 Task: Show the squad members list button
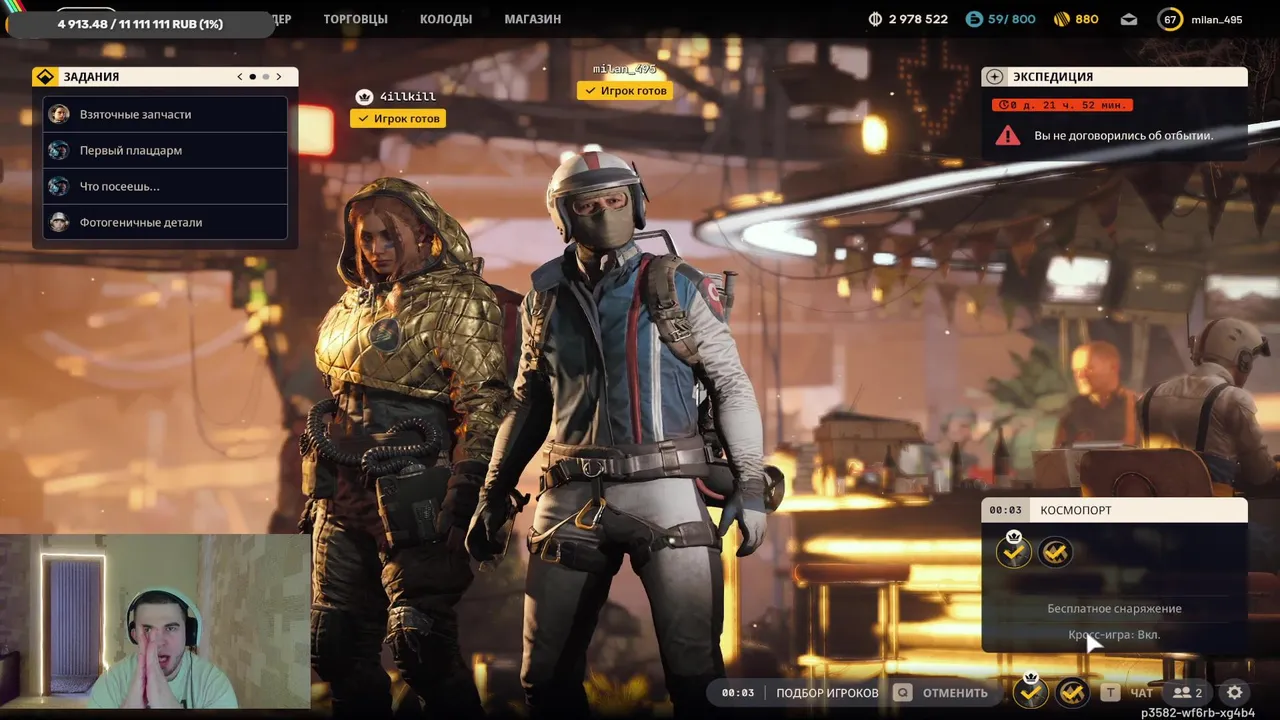[x=1187, y=692]
